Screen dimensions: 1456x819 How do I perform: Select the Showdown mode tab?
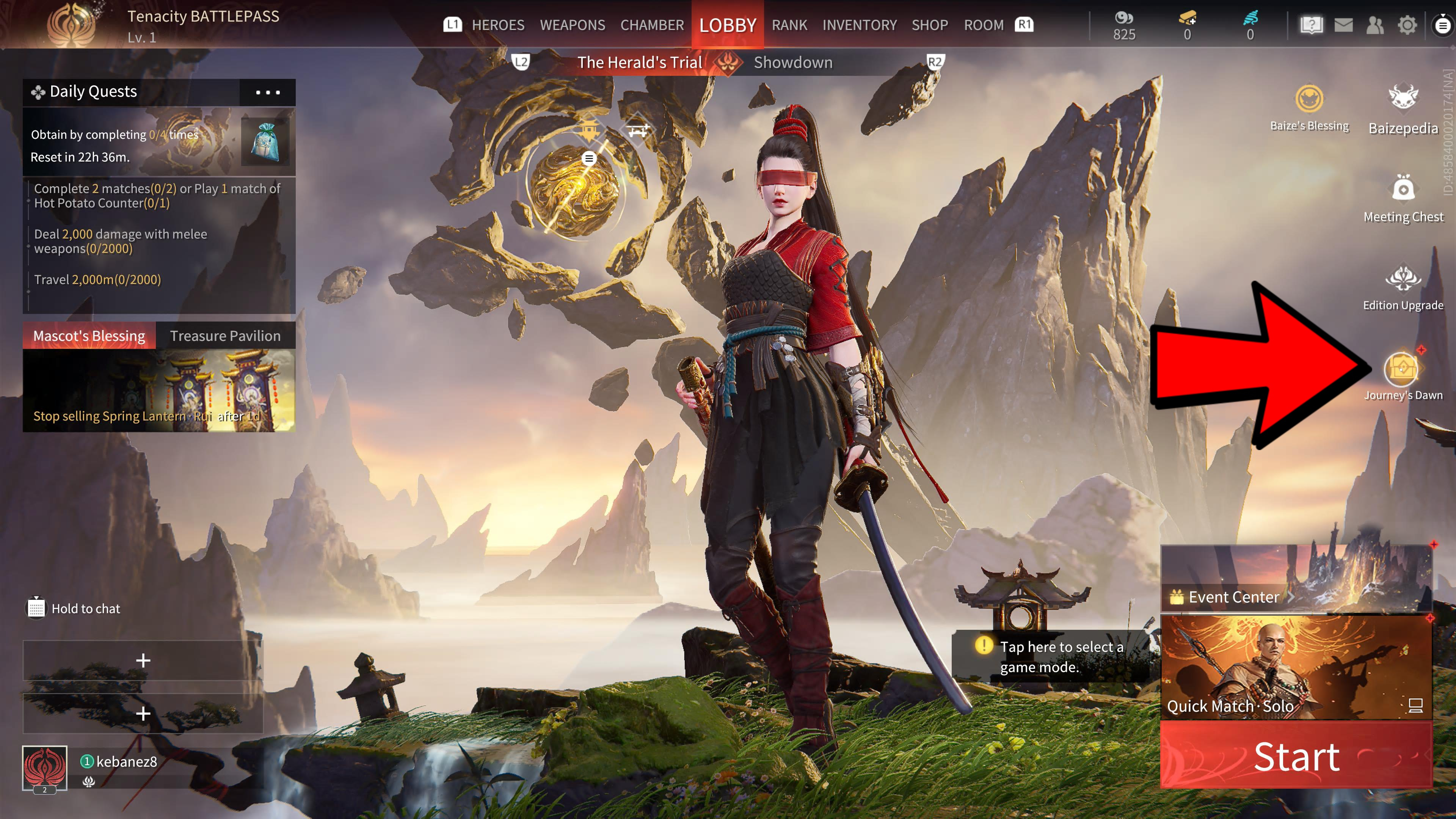pyautogui.click(x=792, y=62)
